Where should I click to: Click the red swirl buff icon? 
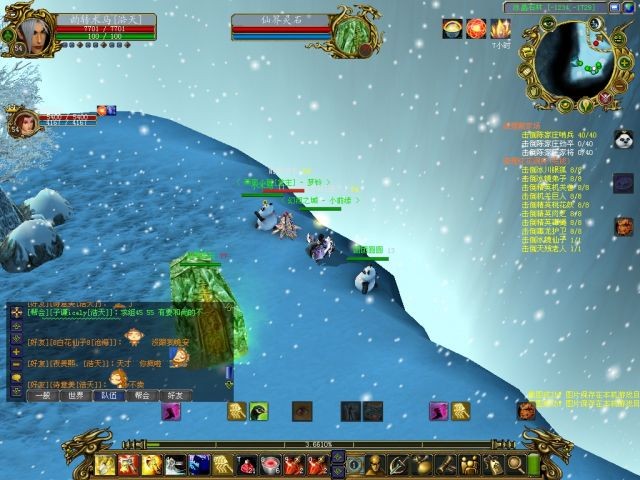(474, 29)
